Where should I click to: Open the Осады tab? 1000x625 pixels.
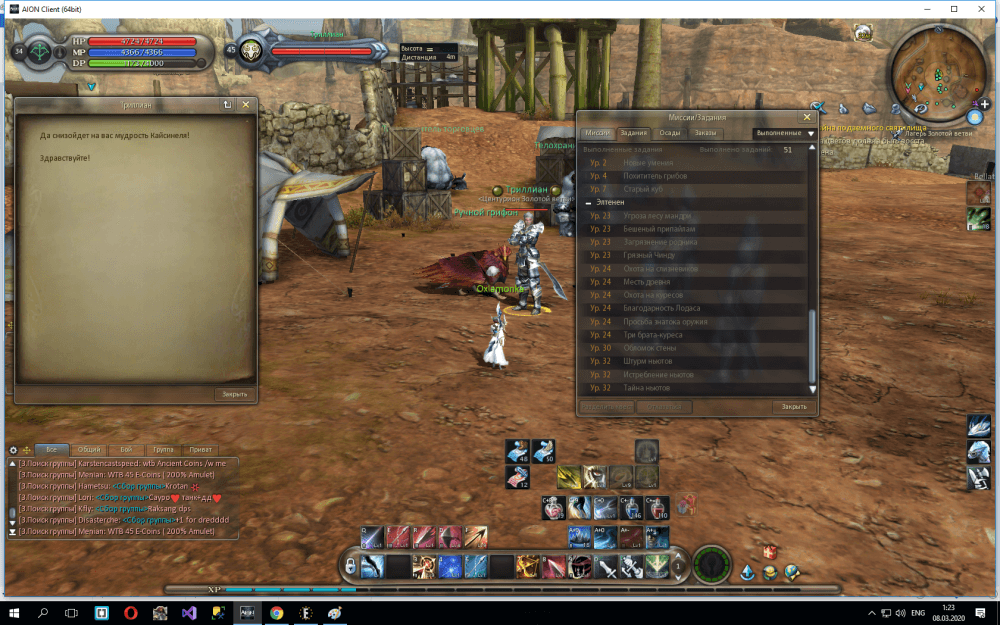670,133
